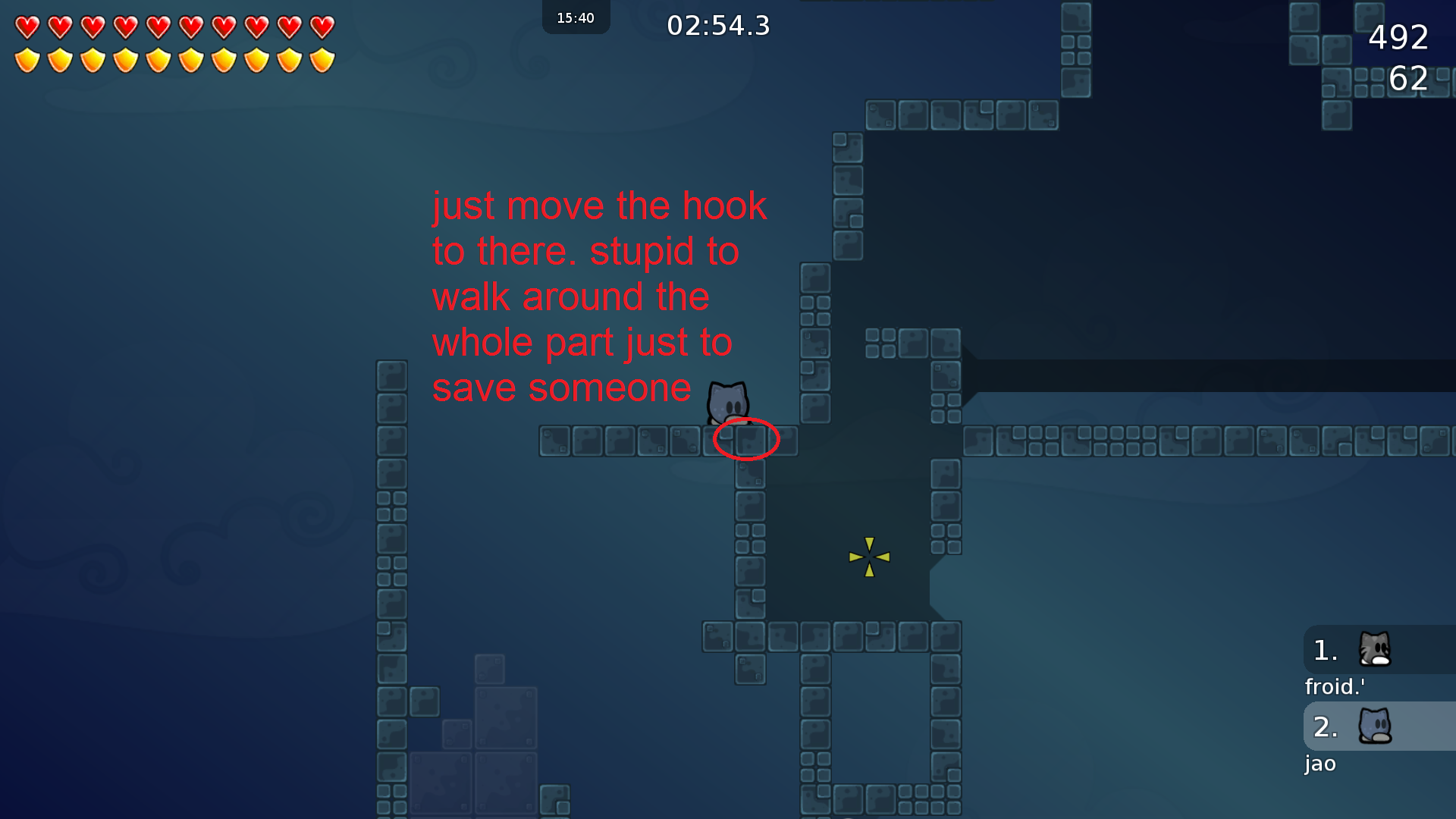Toggle the second heart icon

[60, 27]
